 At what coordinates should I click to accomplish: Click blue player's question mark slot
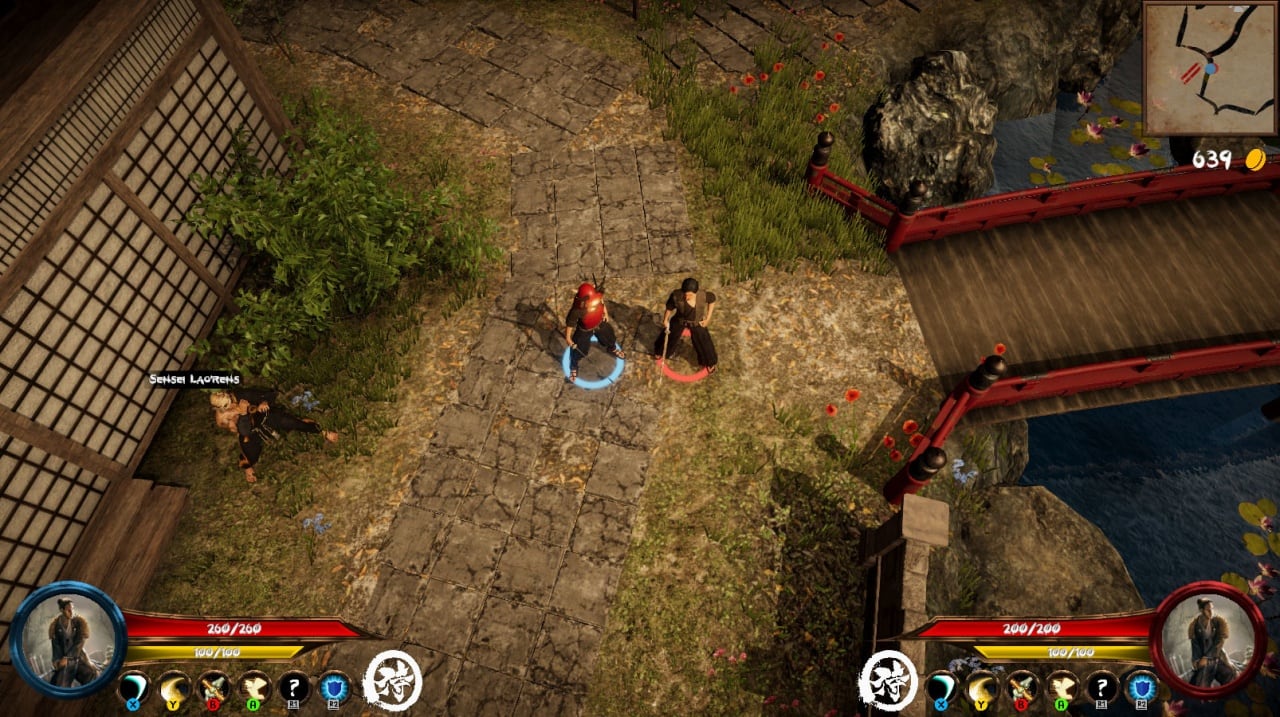294,688
